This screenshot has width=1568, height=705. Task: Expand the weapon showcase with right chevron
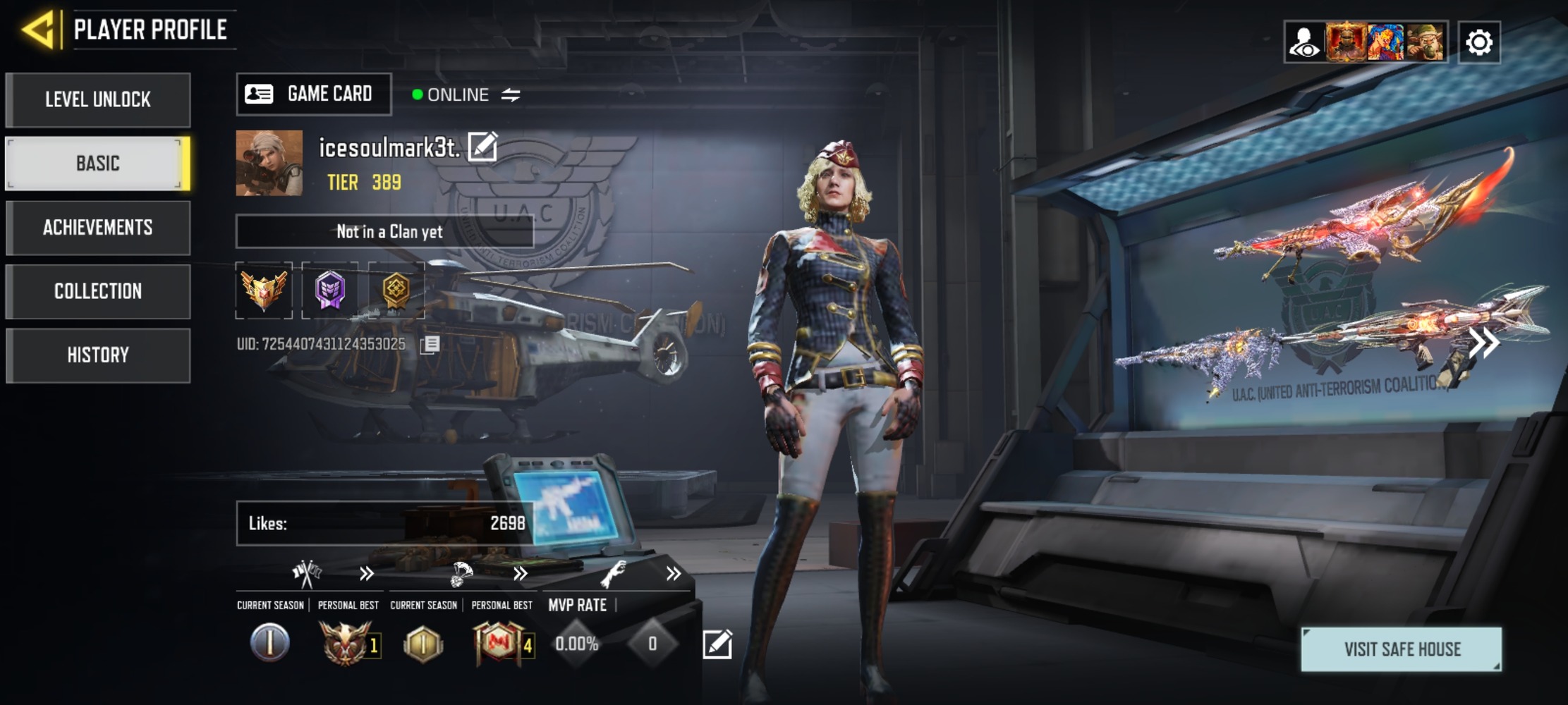click(x=1485, y=343)
